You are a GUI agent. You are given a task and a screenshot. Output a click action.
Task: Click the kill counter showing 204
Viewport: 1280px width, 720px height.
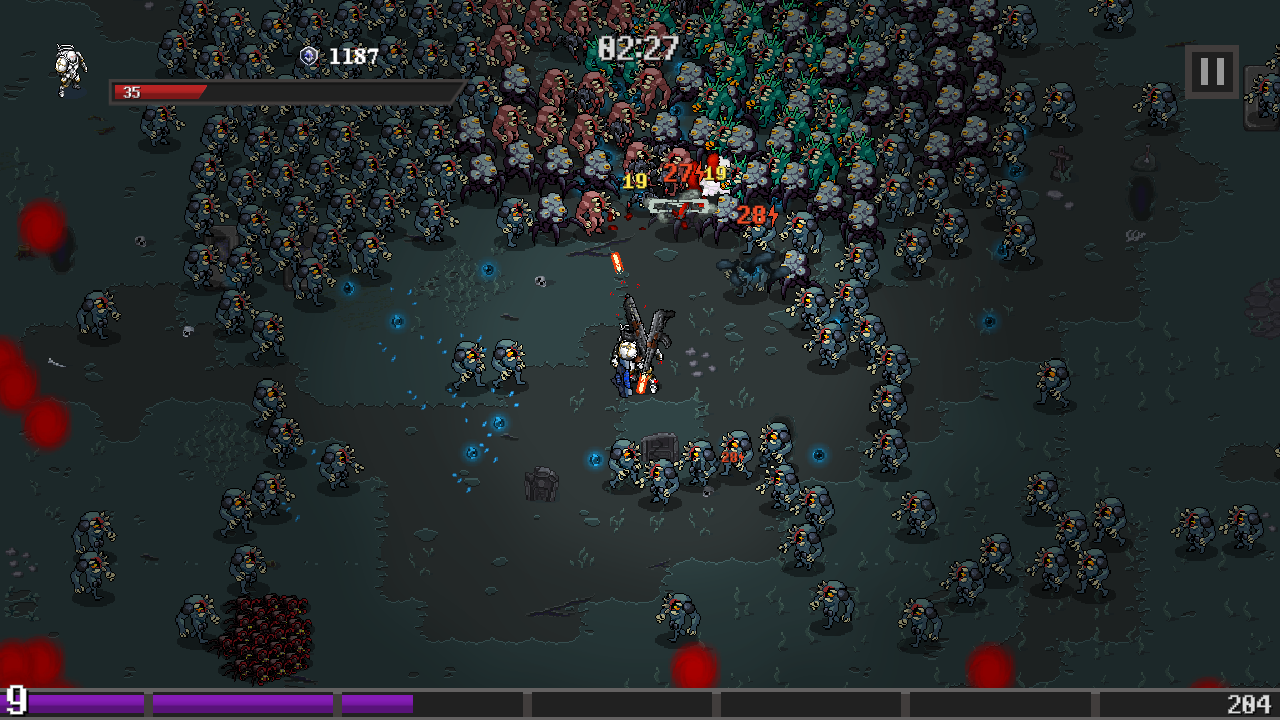point(1251,705)
